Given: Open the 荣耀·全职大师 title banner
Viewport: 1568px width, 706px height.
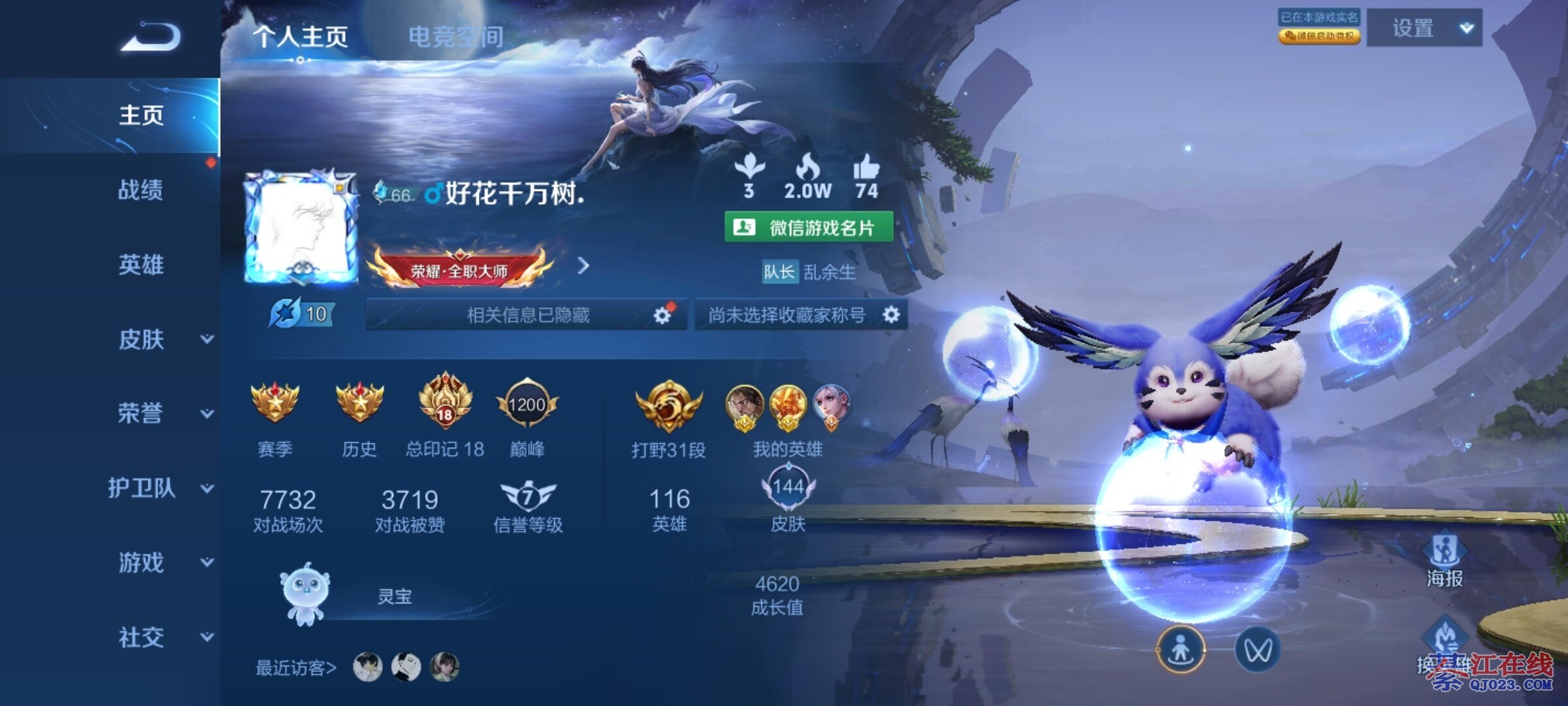Looking at the screenshot, I should (x=460, y=269).
